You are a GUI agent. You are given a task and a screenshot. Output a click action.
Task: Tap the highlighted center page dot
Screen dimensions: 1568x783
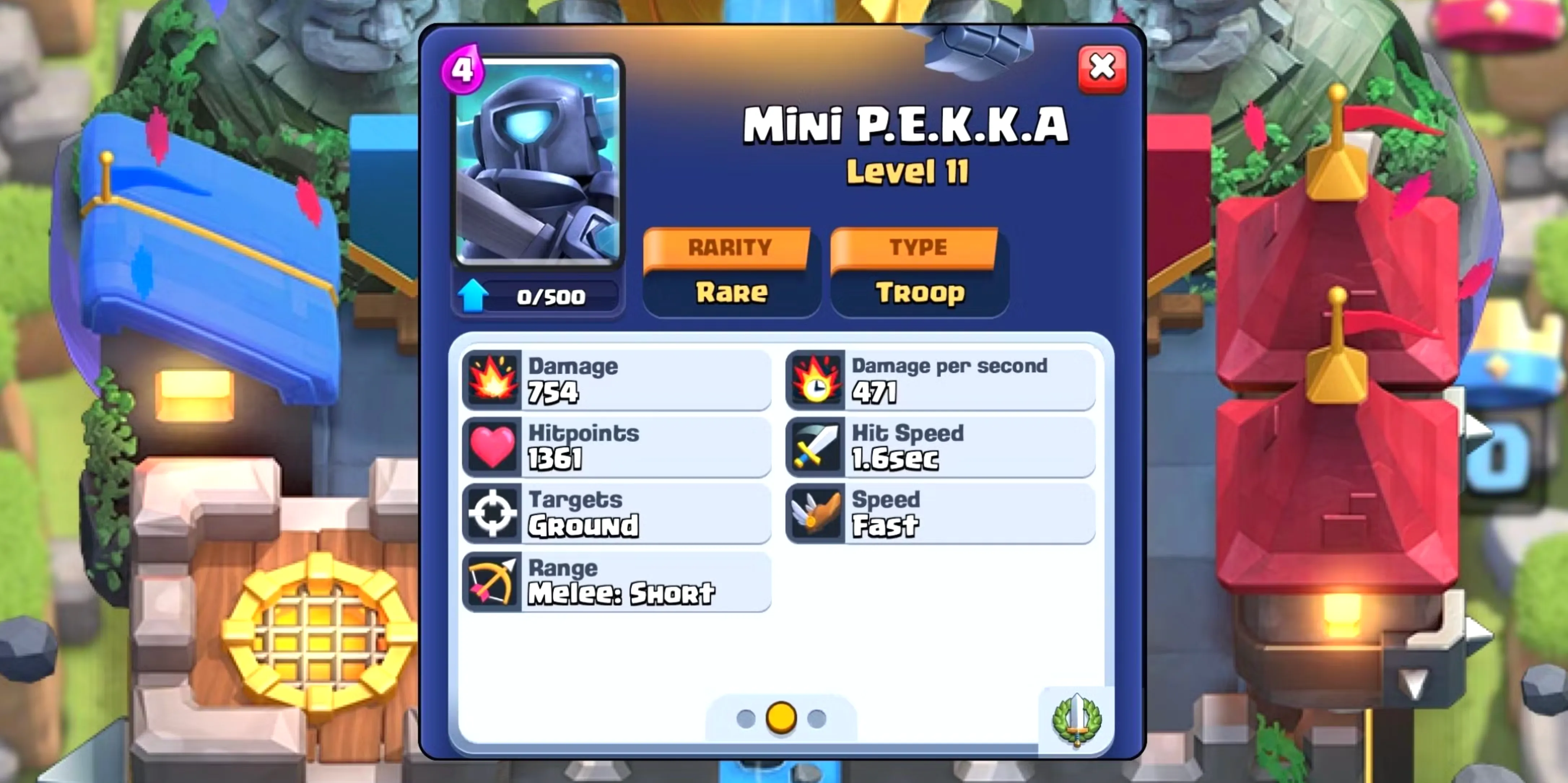781,719
